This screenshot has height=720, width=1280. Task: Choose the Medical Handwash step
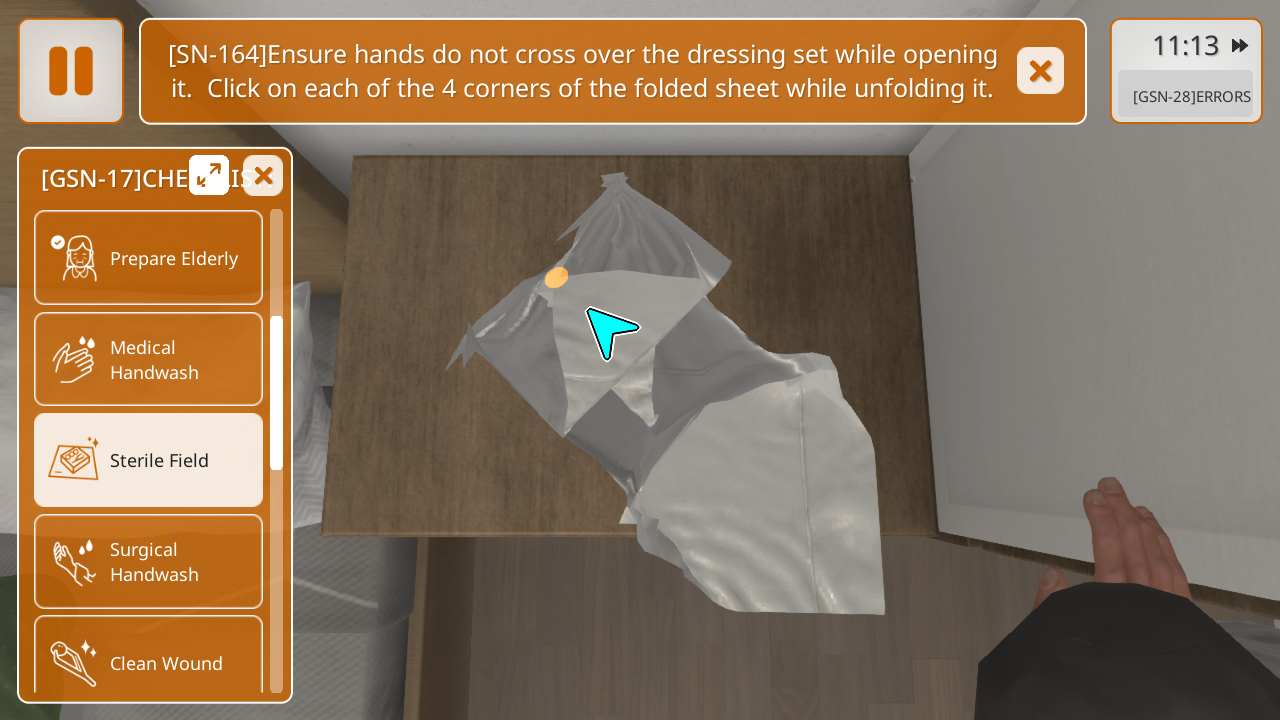click(149, 359)
